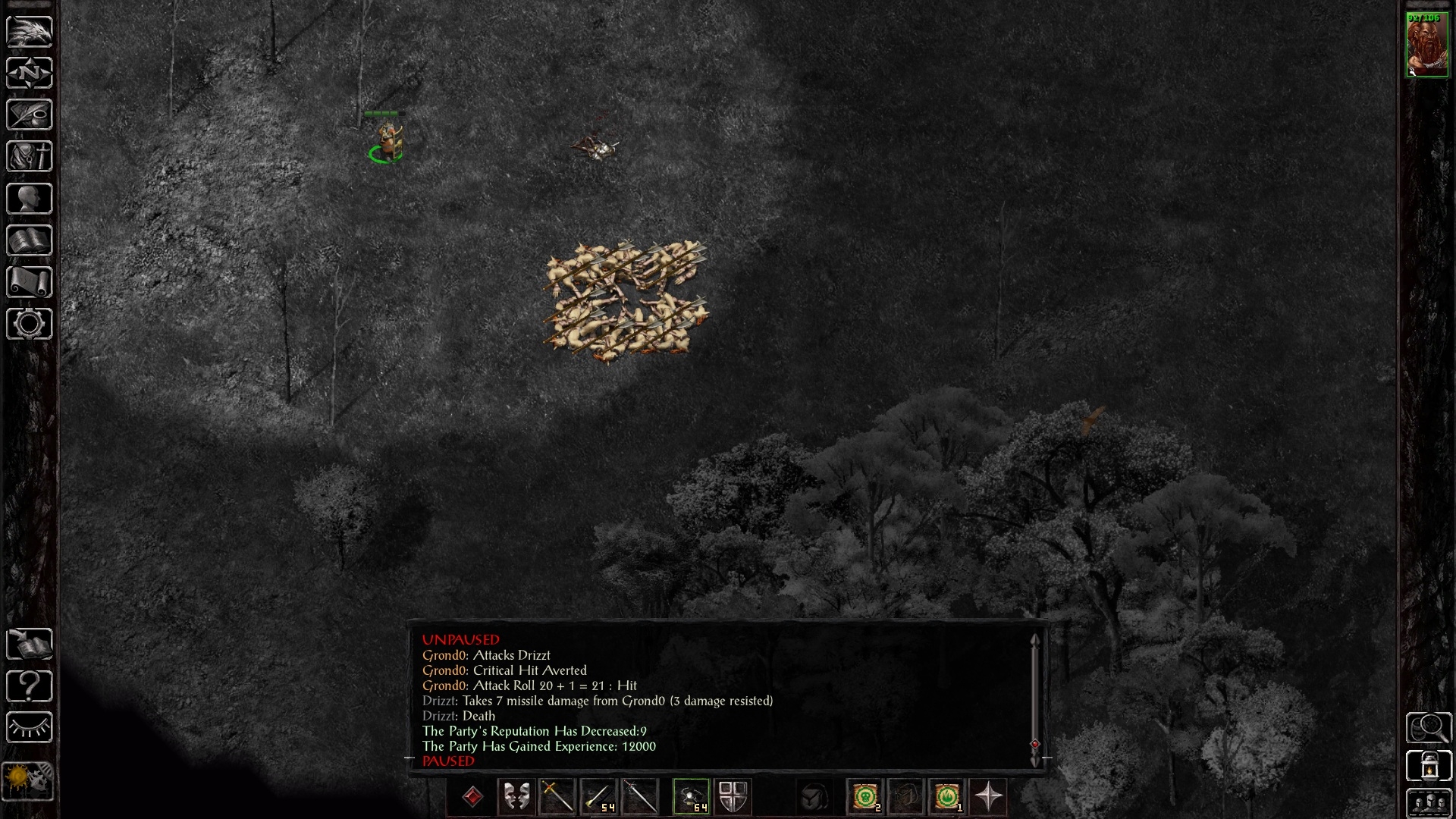Screen dimensions: 1456x819
Task: Open the mage spellbook button
Action: 30,241
